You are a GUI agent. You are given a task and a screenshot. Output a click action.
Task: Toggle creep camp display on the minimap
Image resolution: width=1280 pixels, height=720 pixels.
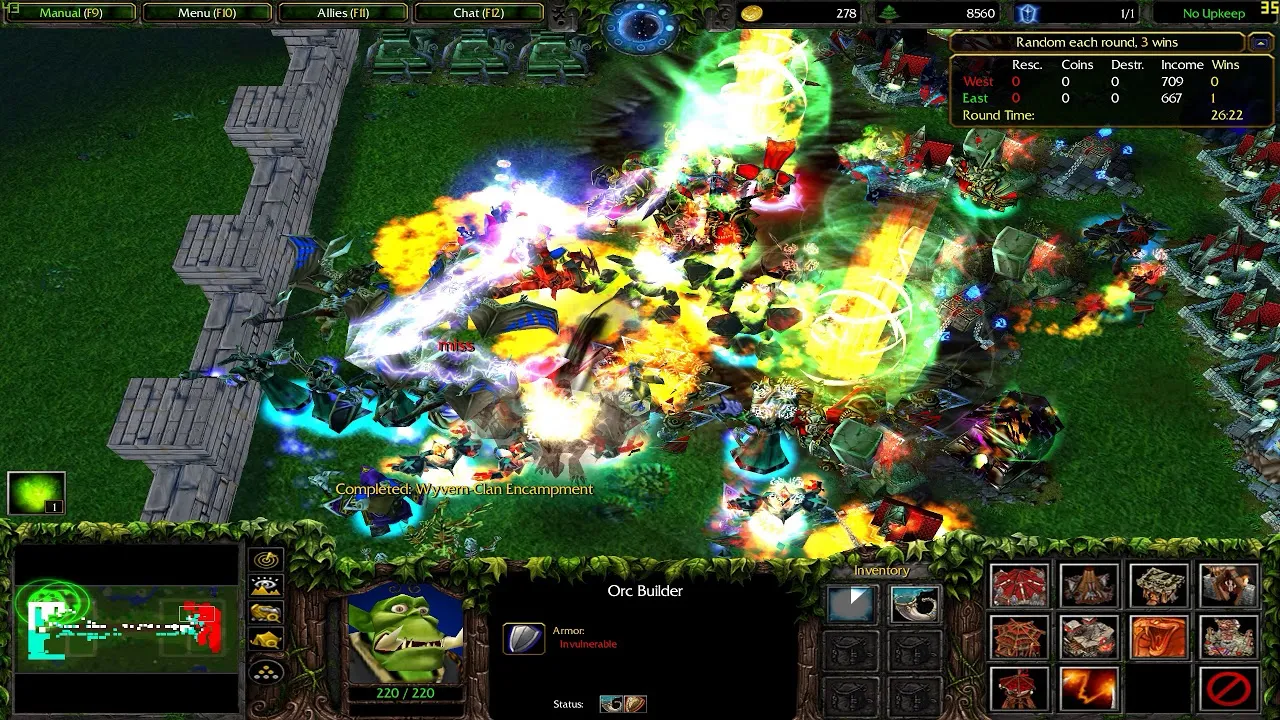(265, 638)
